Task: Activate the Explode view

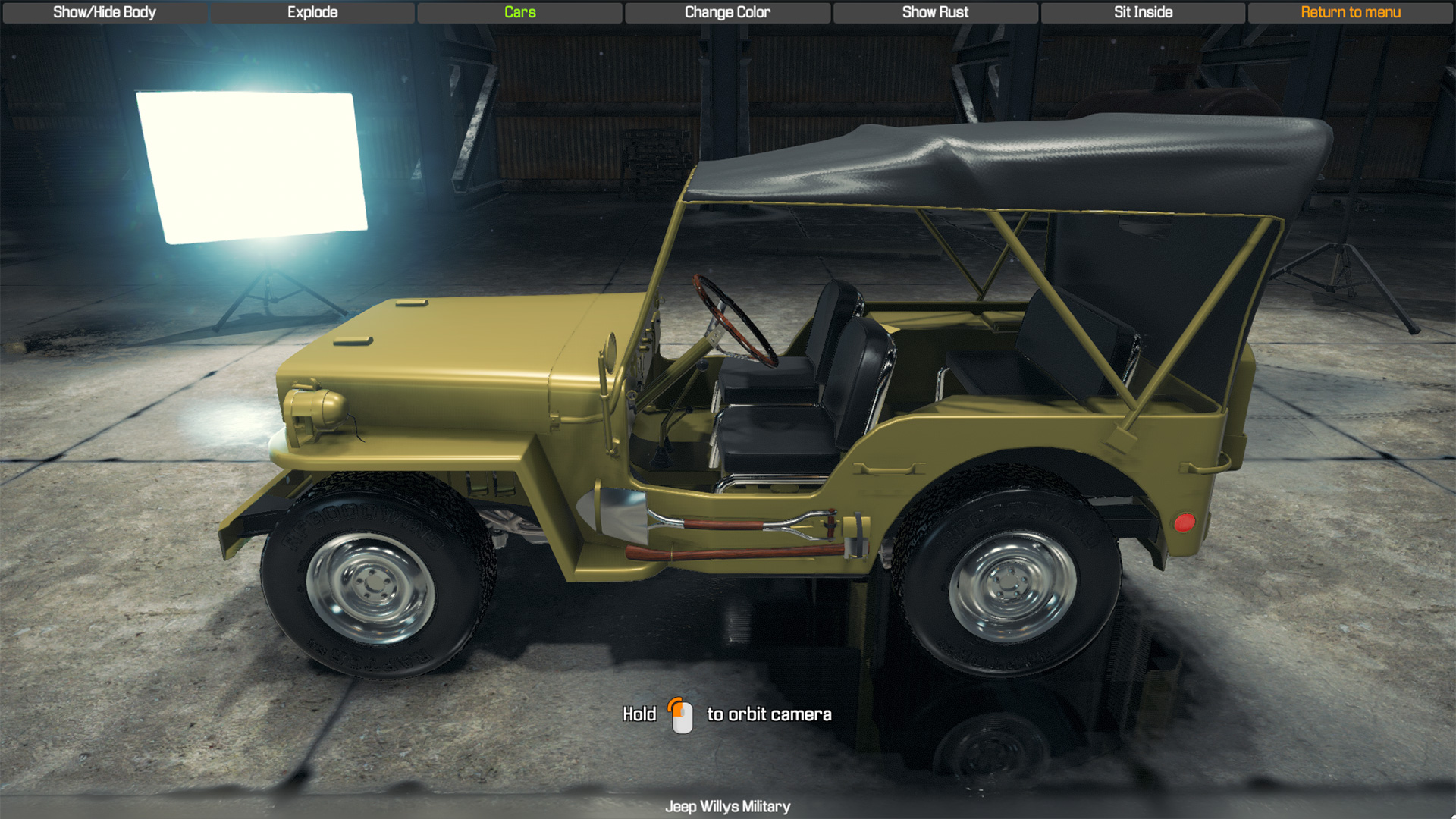Action: 312,12
